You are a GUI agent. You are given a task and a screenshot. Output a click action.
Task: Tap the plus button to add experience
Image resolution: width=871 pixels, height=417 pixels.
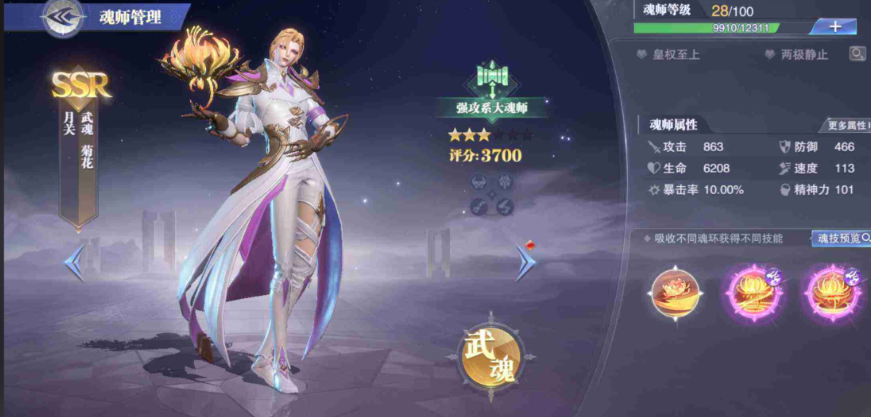(834, 27)
